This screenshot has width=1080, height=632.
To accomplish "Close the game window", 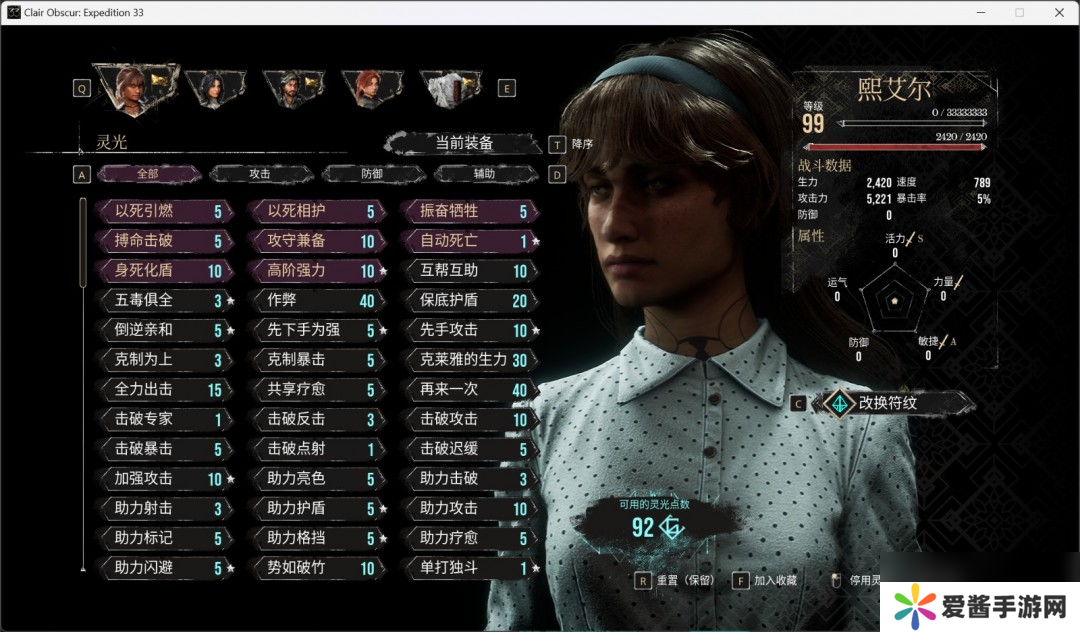I will pyautogui.click(x=1058, y=12).
